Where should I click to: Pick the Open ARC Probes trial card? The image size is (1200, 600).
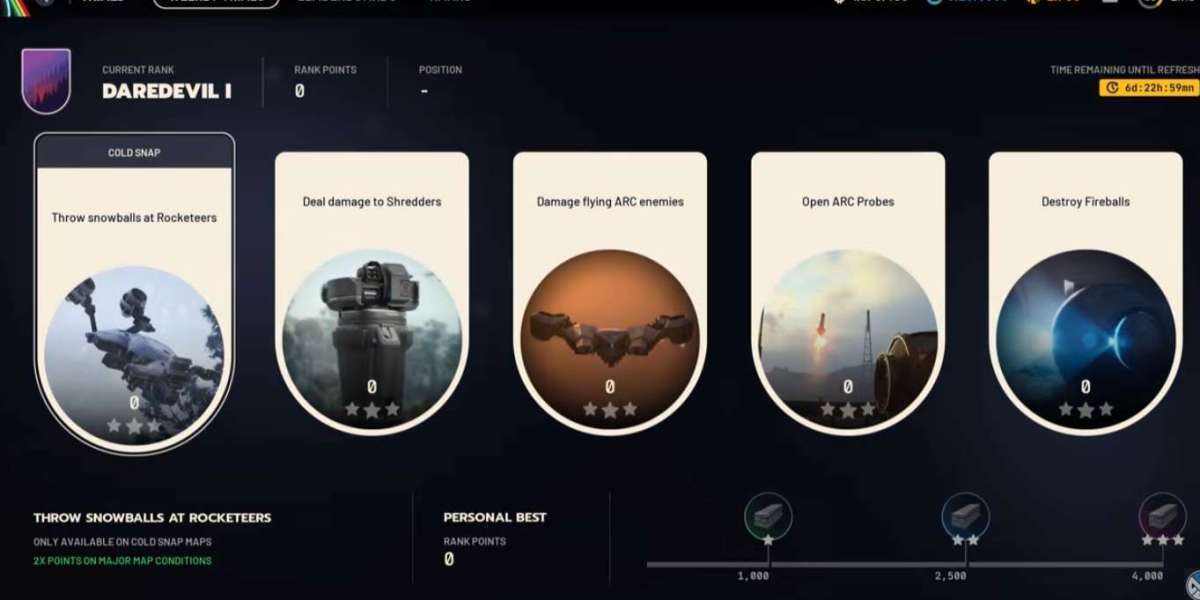(x=848, y=292)
